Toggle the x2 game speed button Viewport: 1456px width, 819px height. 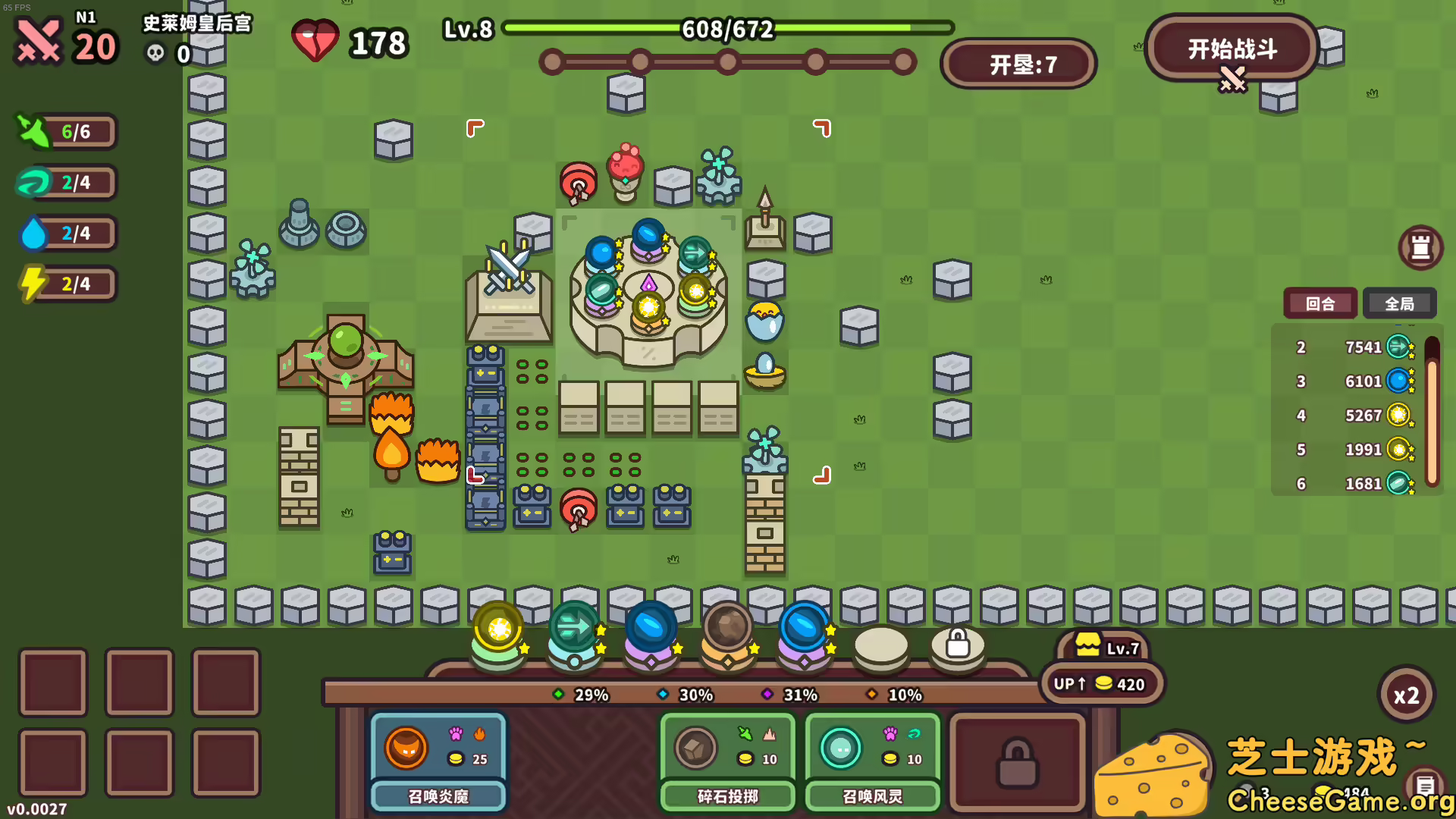click(1407, 694)
